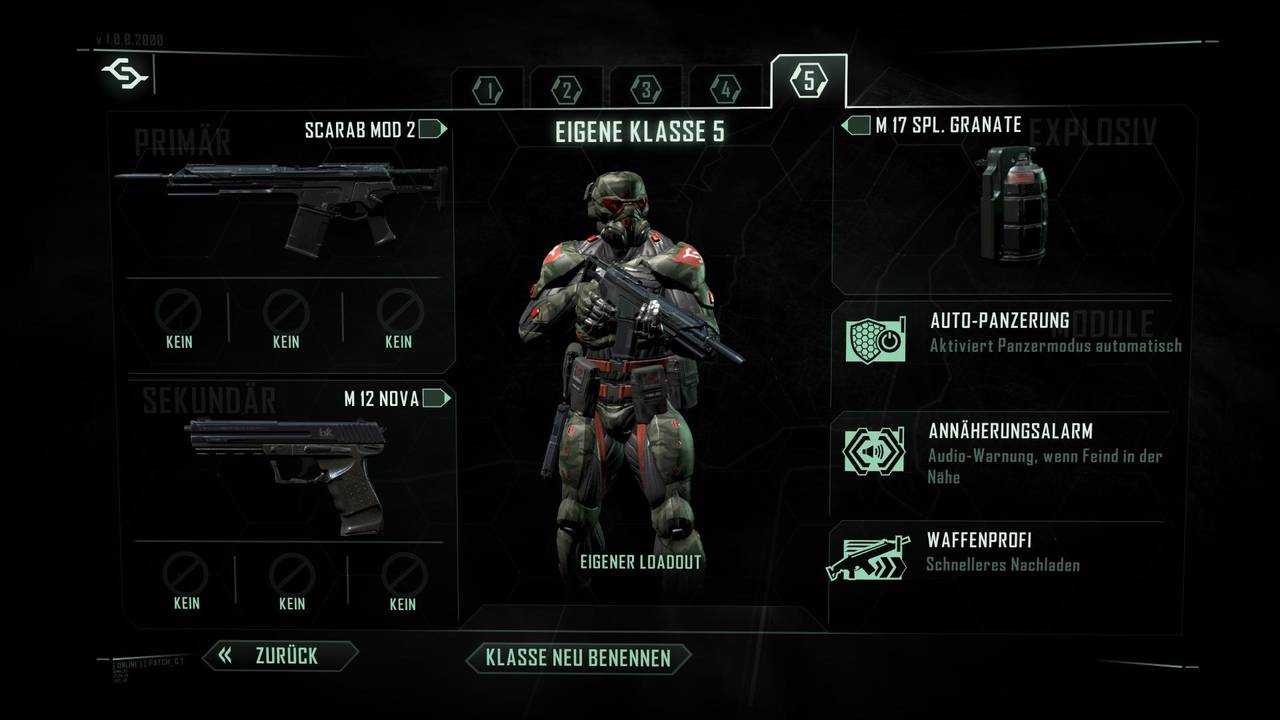The width and height of the screenshot is (1280, 720).
Task: Select custom class tab 4
Action: tap(724, 89)
